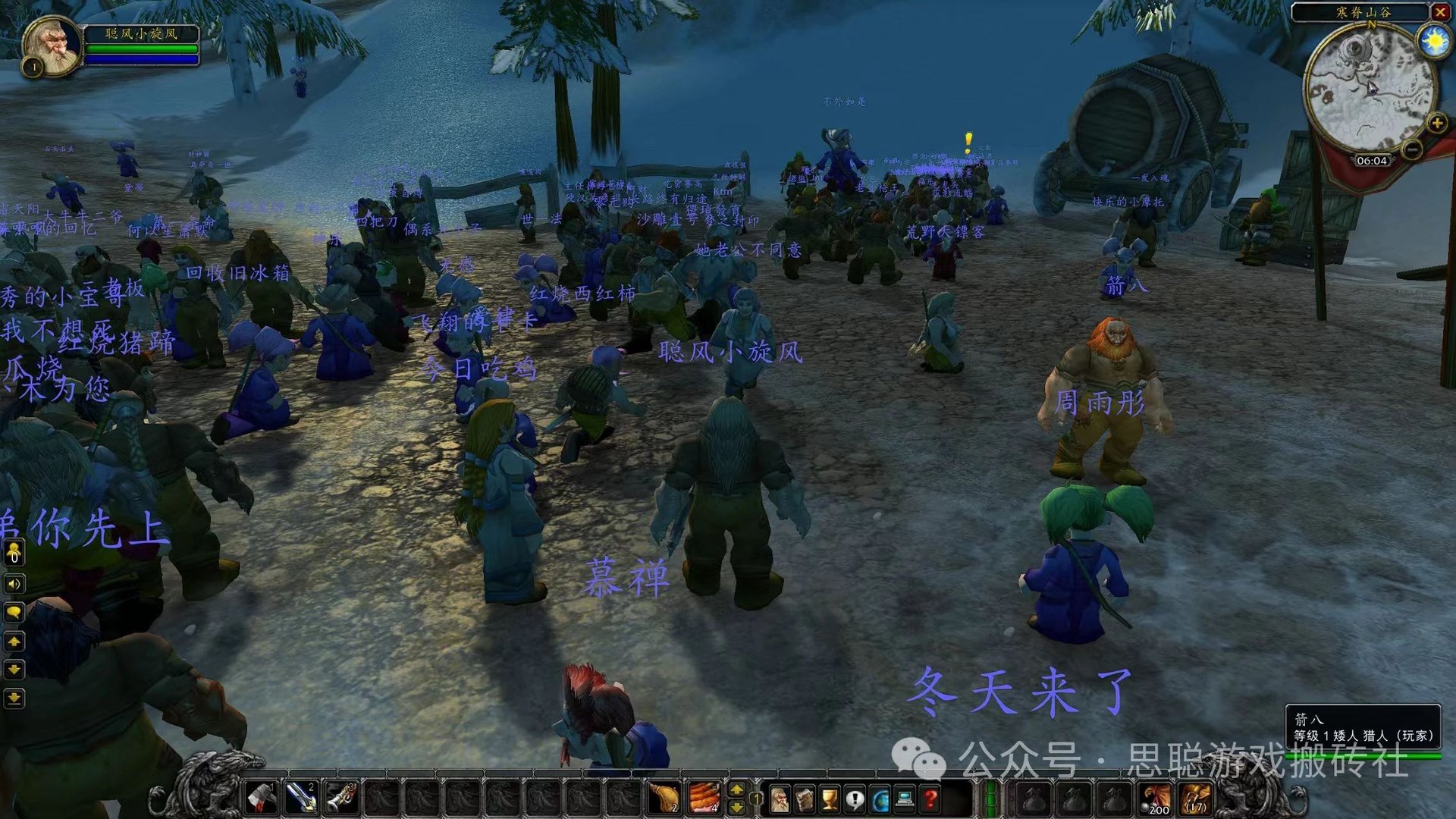
Task: Open the quest log exclamation icon
Action: (x=854, y=798)
